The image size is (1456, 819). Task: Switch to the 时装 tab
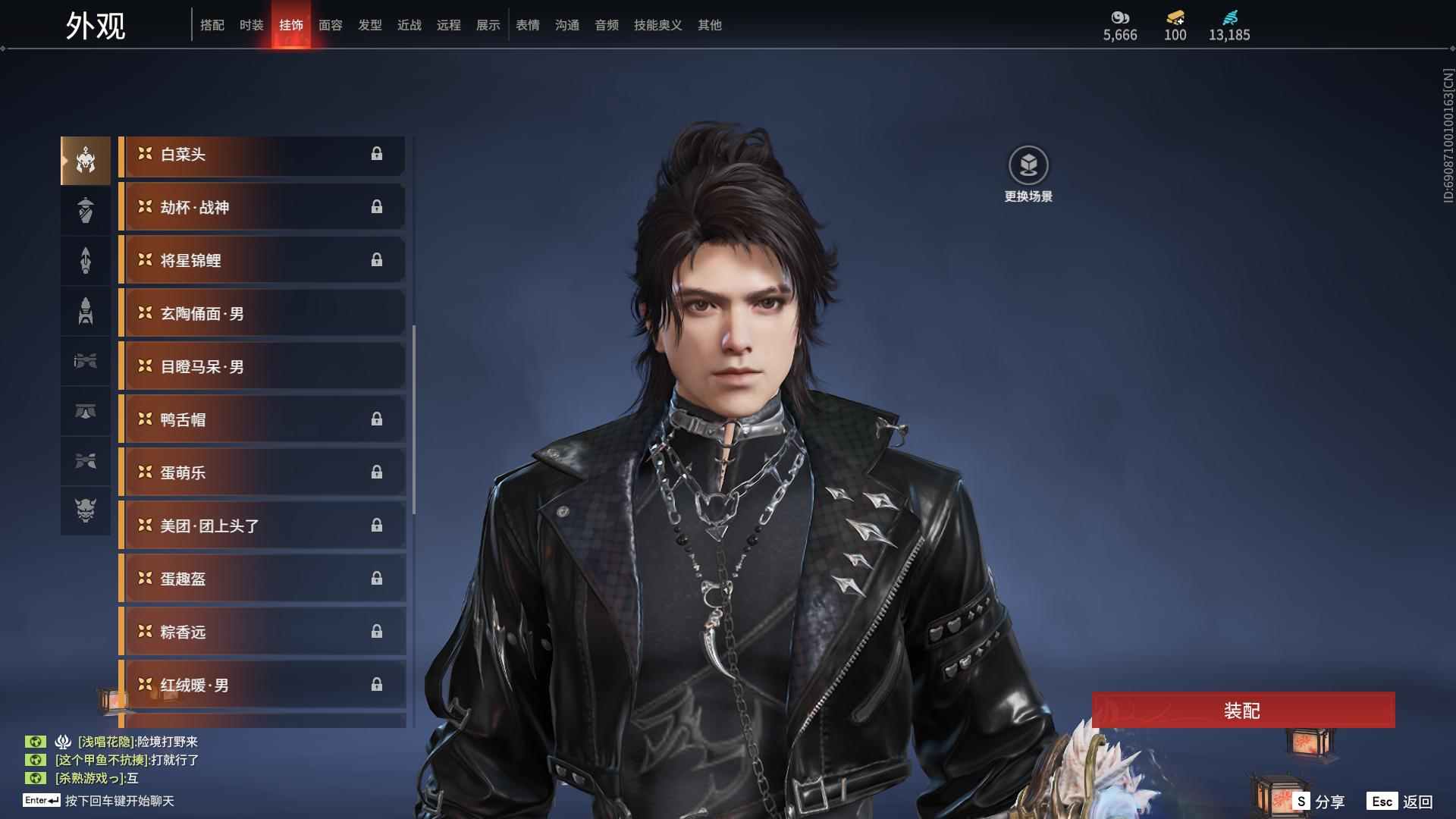[x=251, y=25]
